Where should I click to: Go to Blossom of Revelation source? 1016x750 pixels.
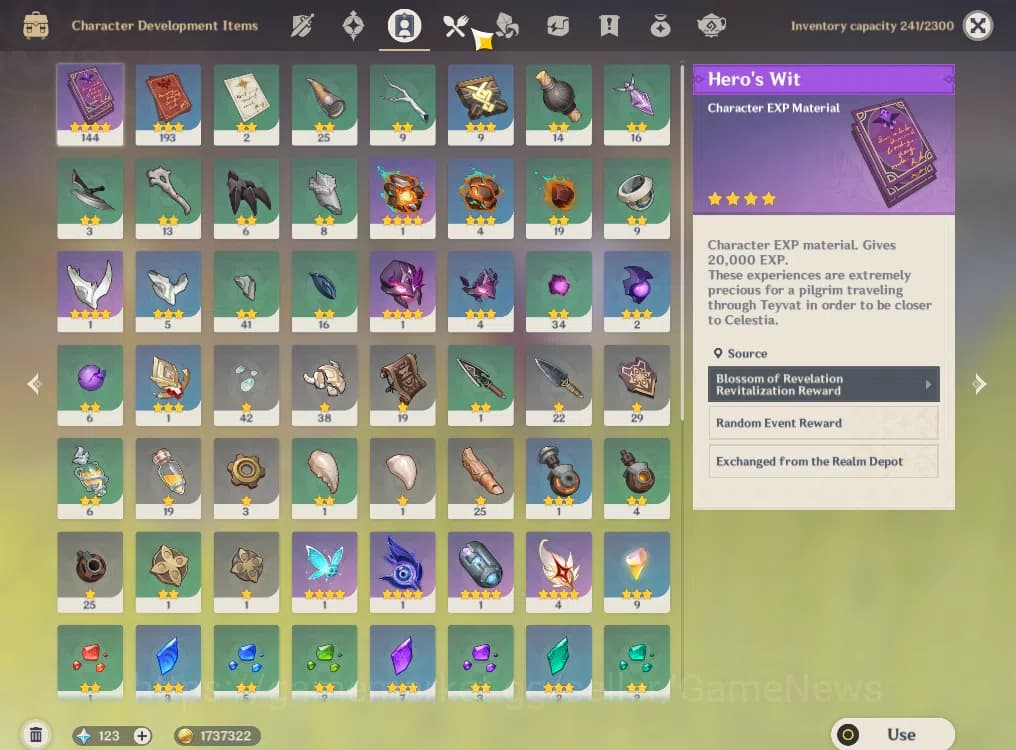(x=823, y=384)
